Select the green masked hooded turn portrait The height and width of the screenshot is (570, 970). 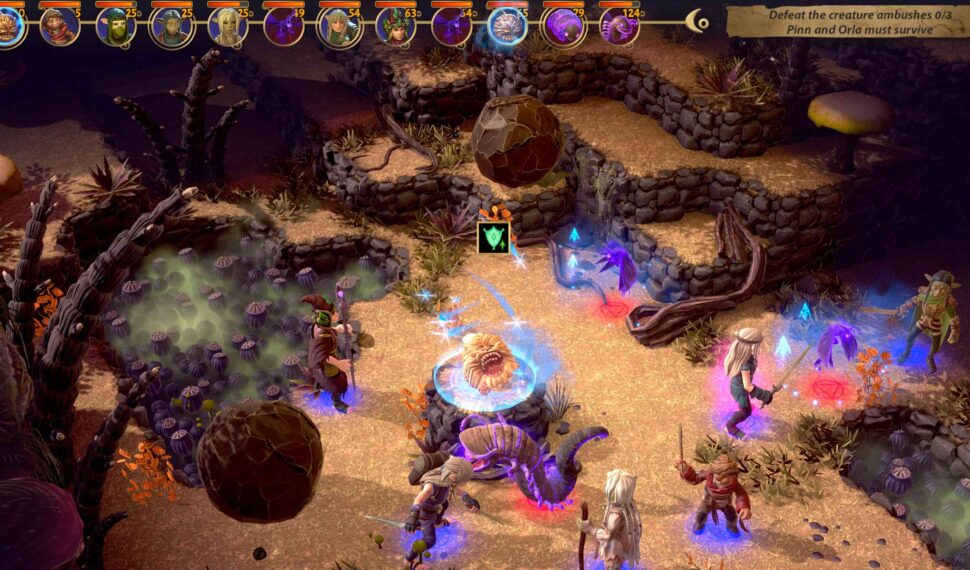tap(116, 26)
